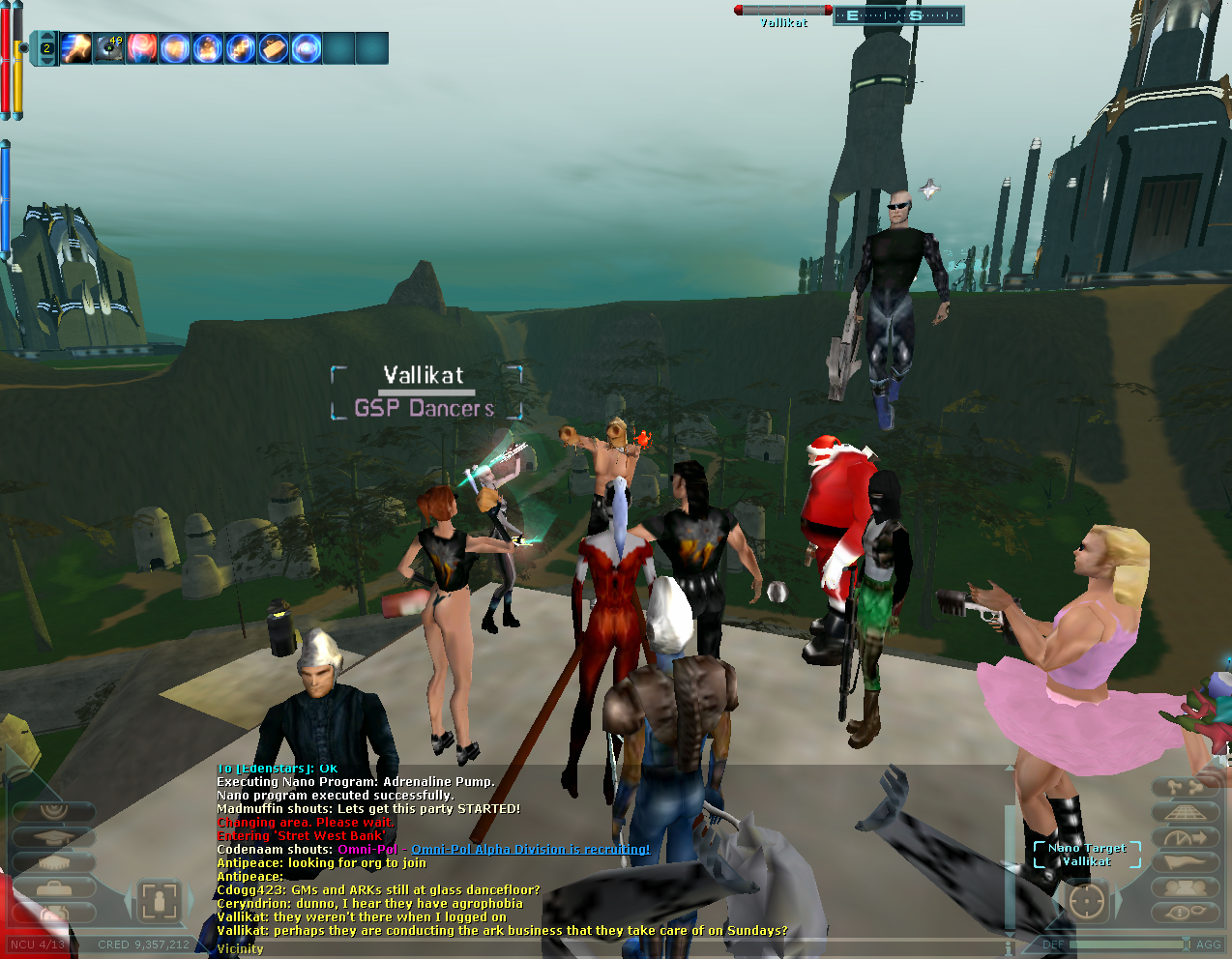Click the crosshair target button
1232x959 pixels.
pyautogui.click(x=1087, y=902)
